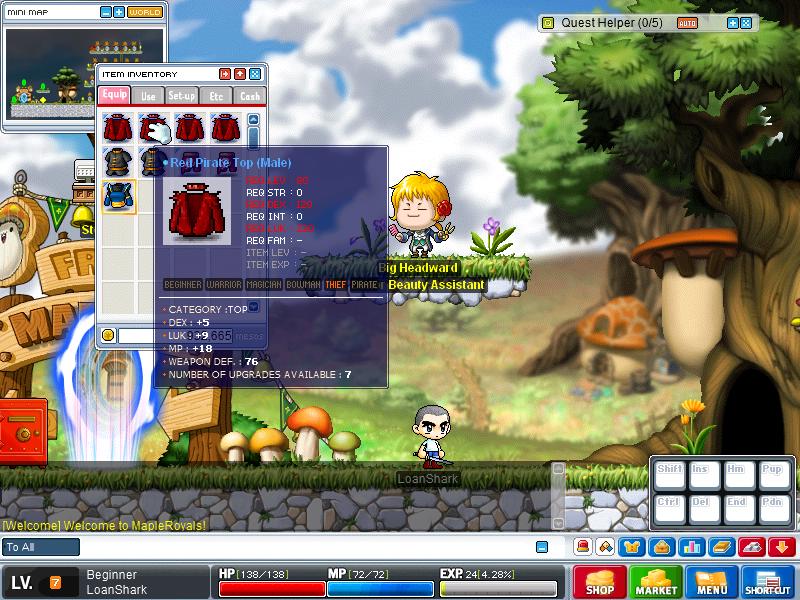Close the Quest Helper panel
The image size is (800, 600).
[745, 23]
